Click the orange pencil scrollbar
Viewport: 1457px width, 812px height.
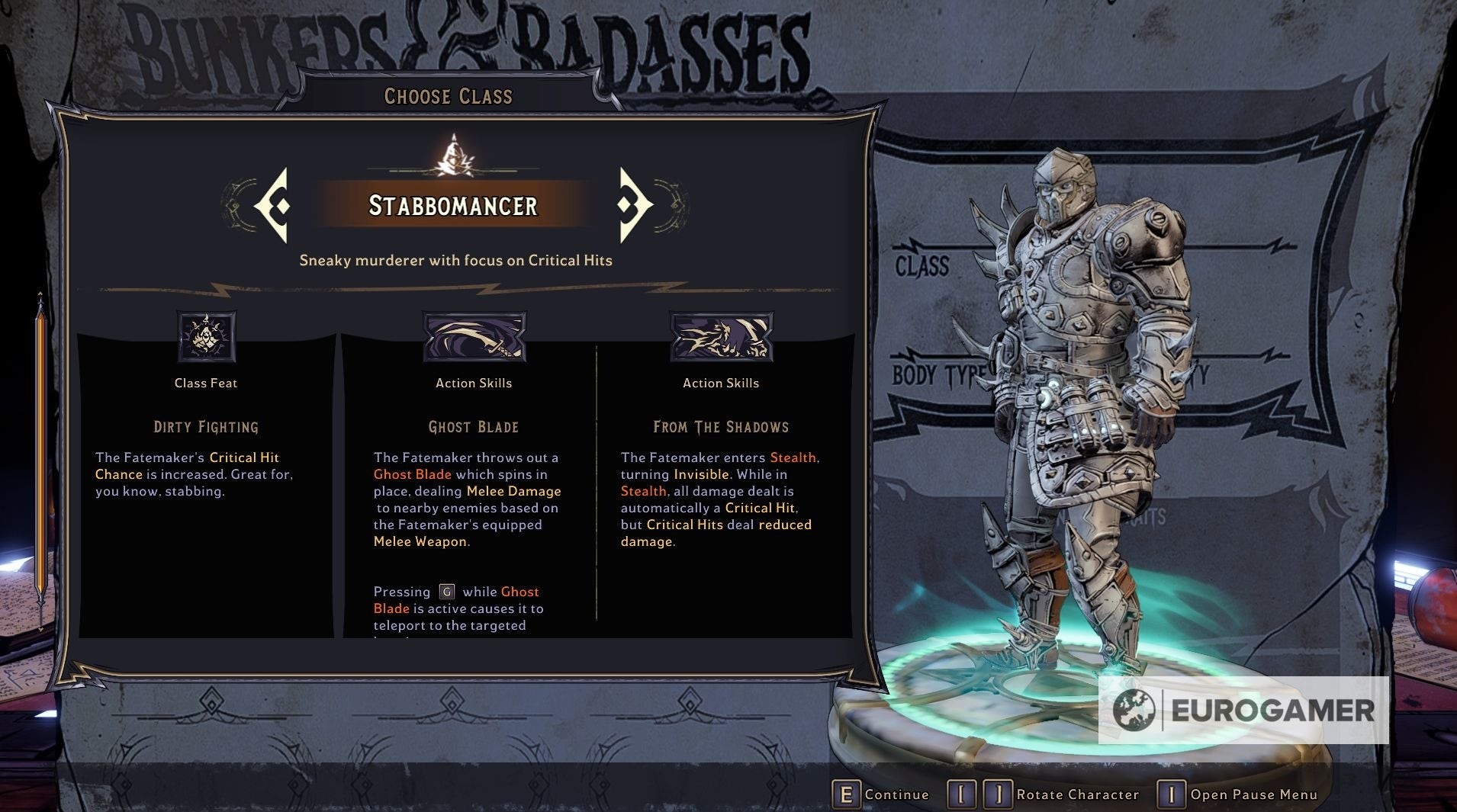[40, 457]
